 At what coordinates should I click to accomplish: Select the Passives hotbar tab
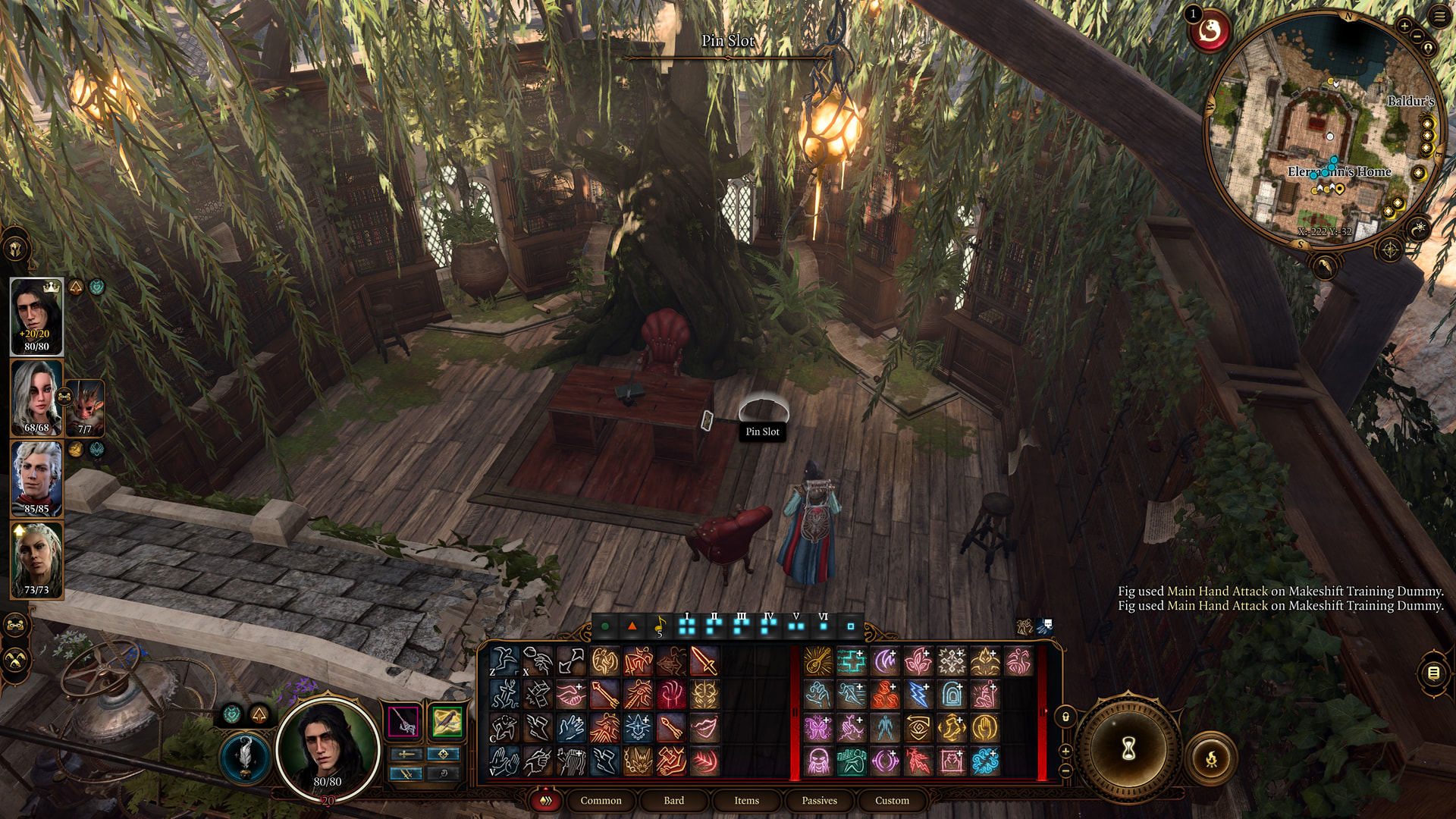[x=819, y=800]
